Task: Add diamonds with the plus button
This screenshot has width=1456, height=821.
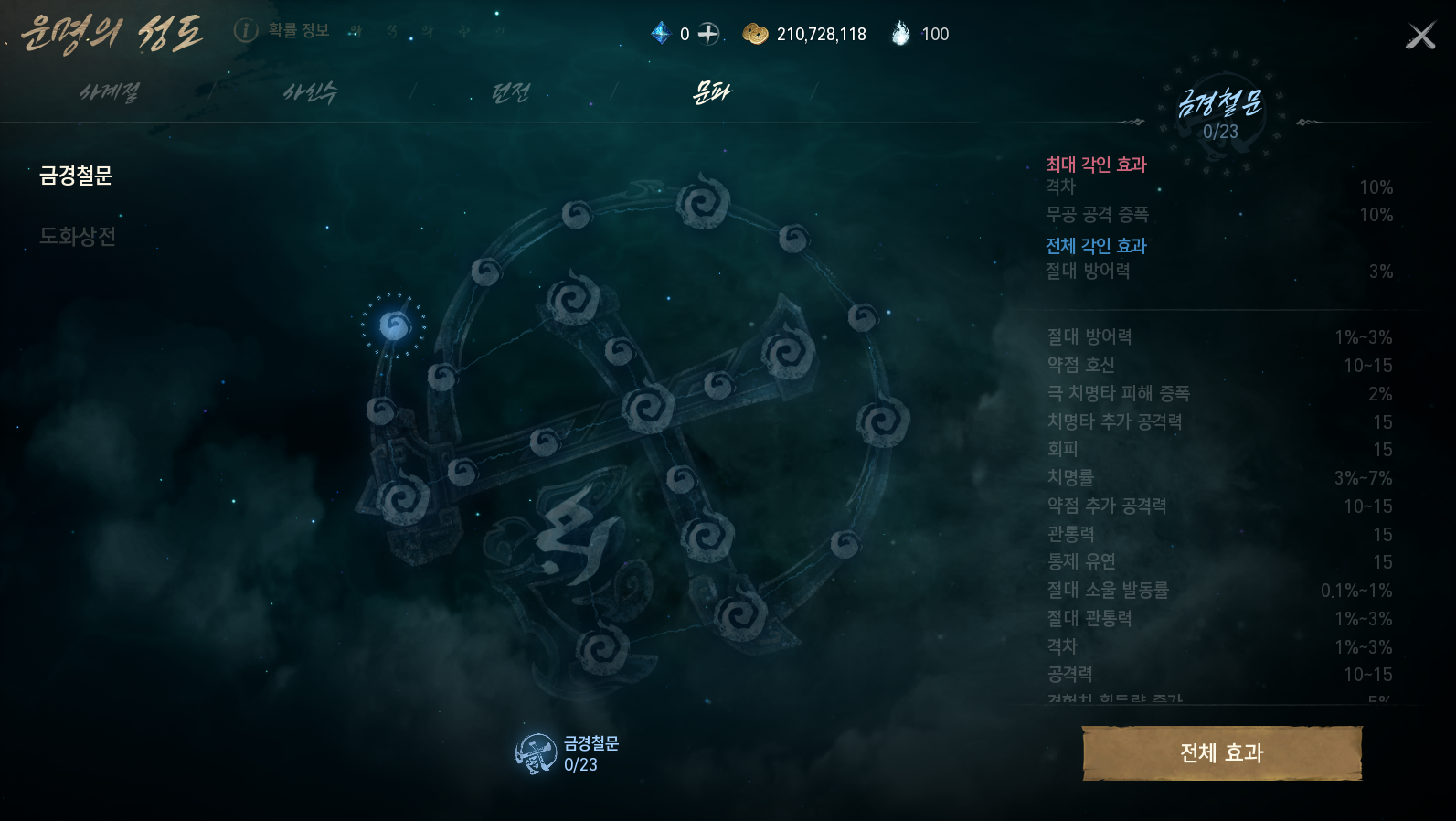Action: (x=708, y=34)
